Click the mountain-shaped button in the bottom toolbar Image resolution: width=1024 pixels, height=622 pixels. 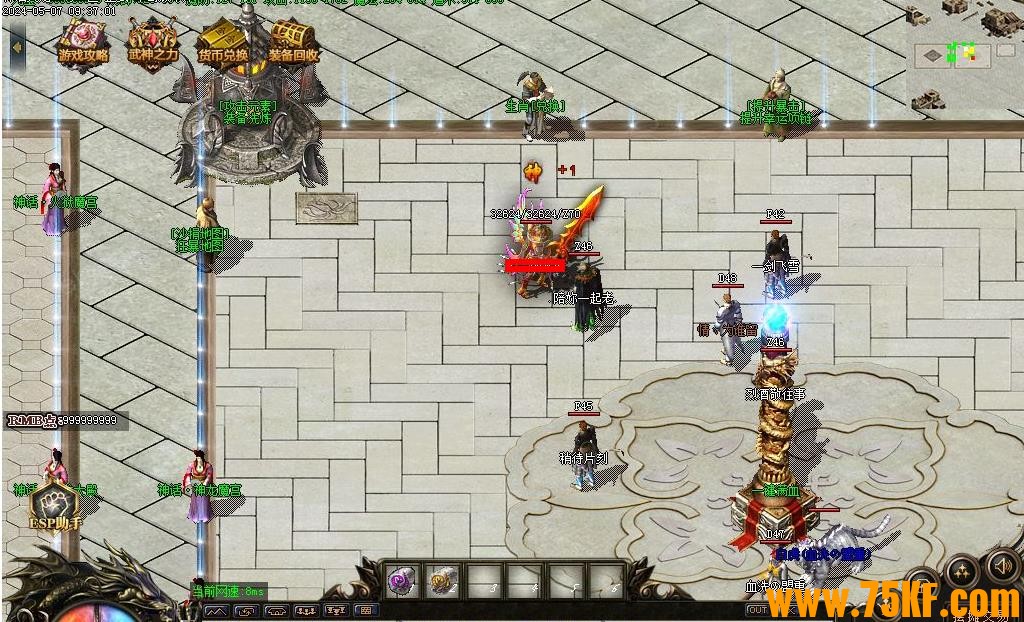(x=217, y=610)
